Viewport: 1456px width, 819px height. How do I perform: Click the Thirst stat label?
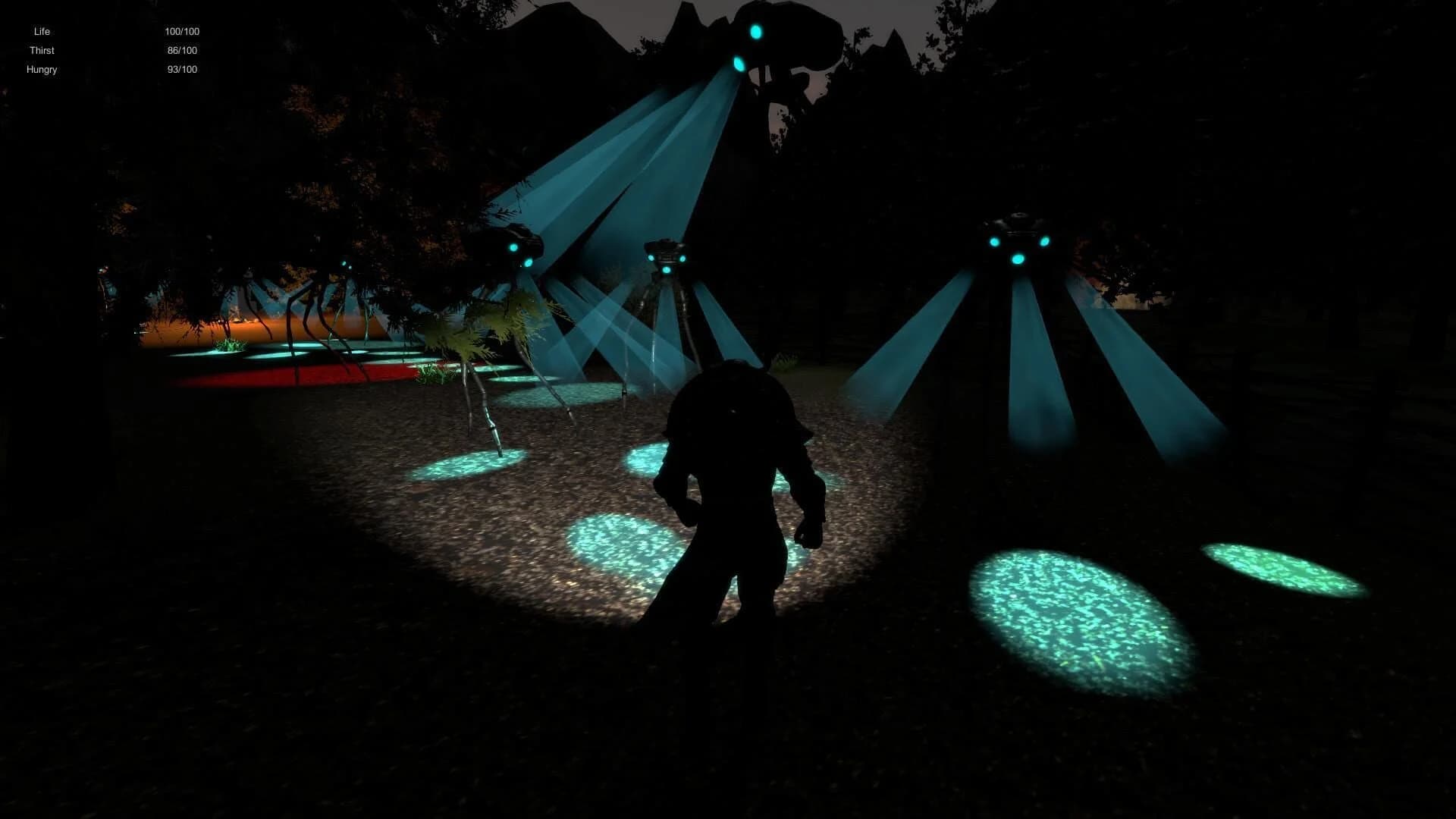tap(42, 50)
